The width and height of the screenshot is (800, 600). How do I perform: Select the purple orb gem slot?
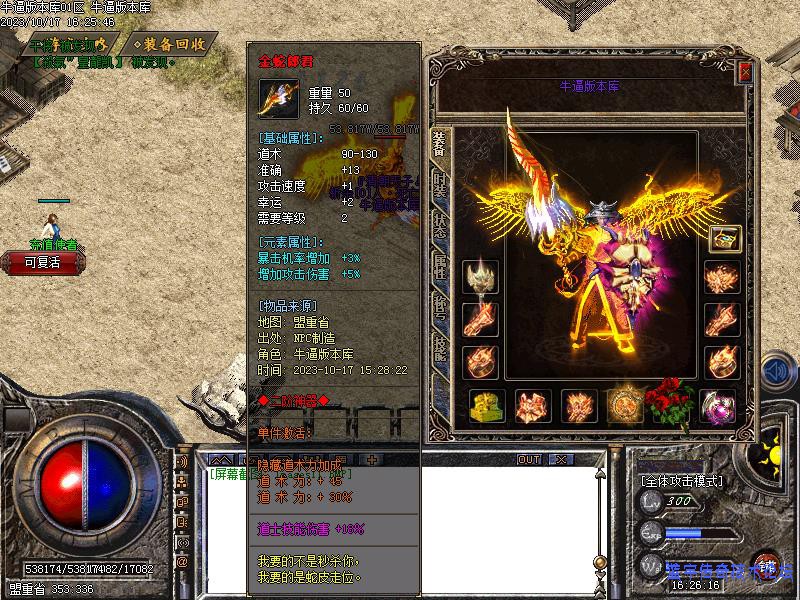point(719,405)
